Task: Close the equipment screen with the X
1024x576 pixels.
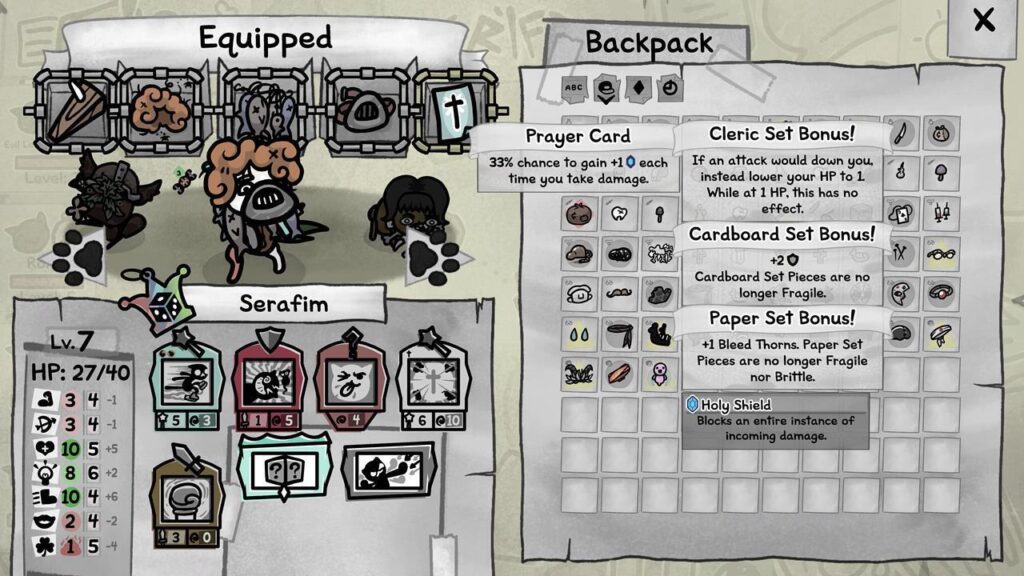Action: (984, 21)
